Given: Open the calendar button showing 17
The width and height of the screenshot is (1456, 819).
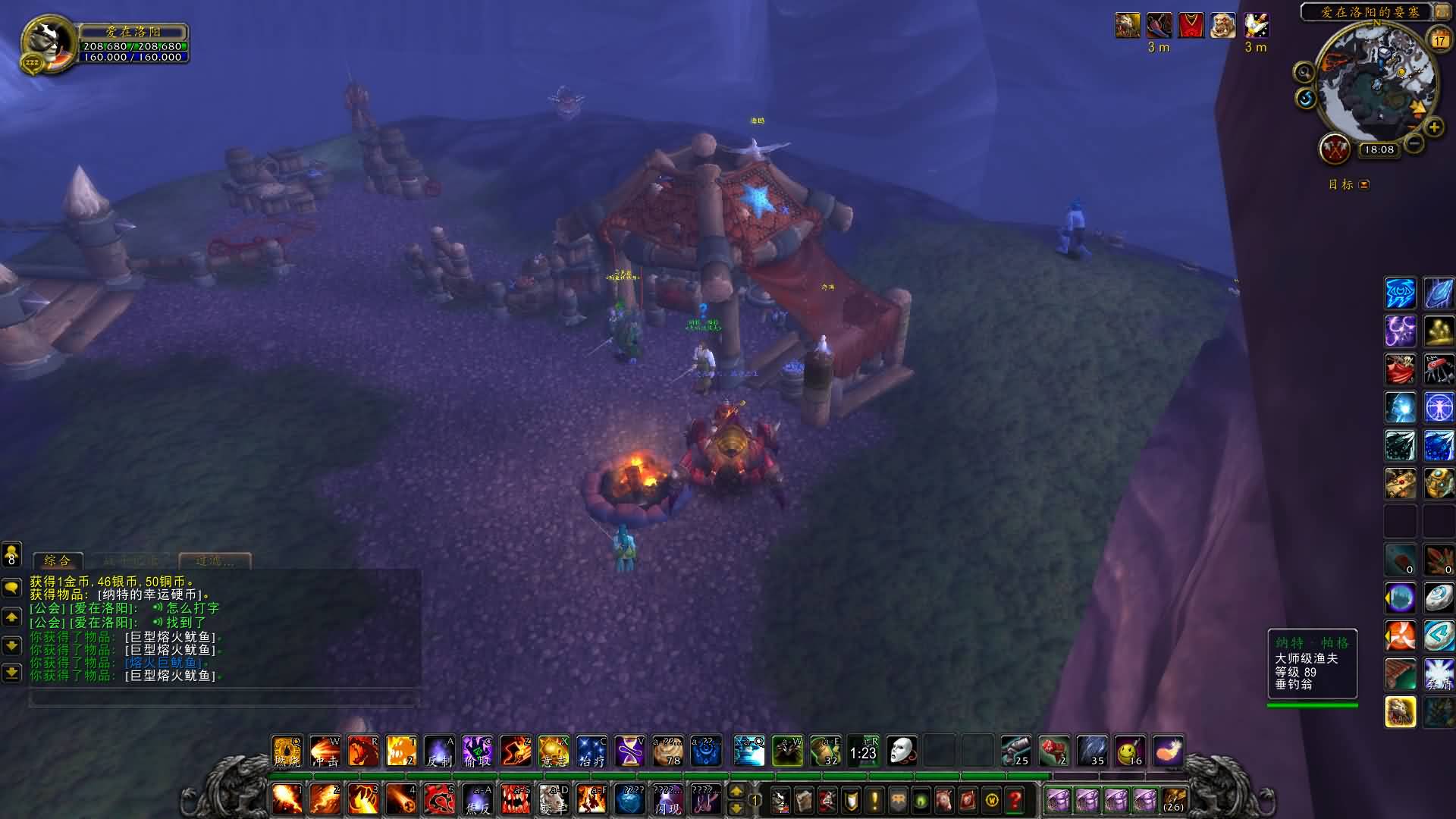Looking at the screenshot, I should 1439,39.
